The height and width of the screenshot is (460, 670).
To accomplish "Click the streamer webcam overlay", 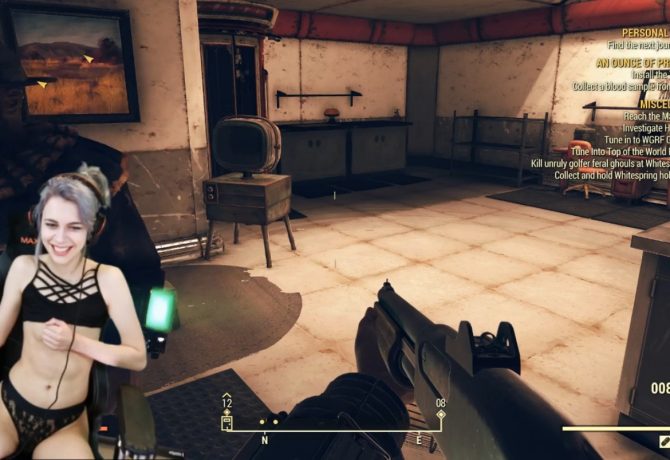I will point(75,310).
